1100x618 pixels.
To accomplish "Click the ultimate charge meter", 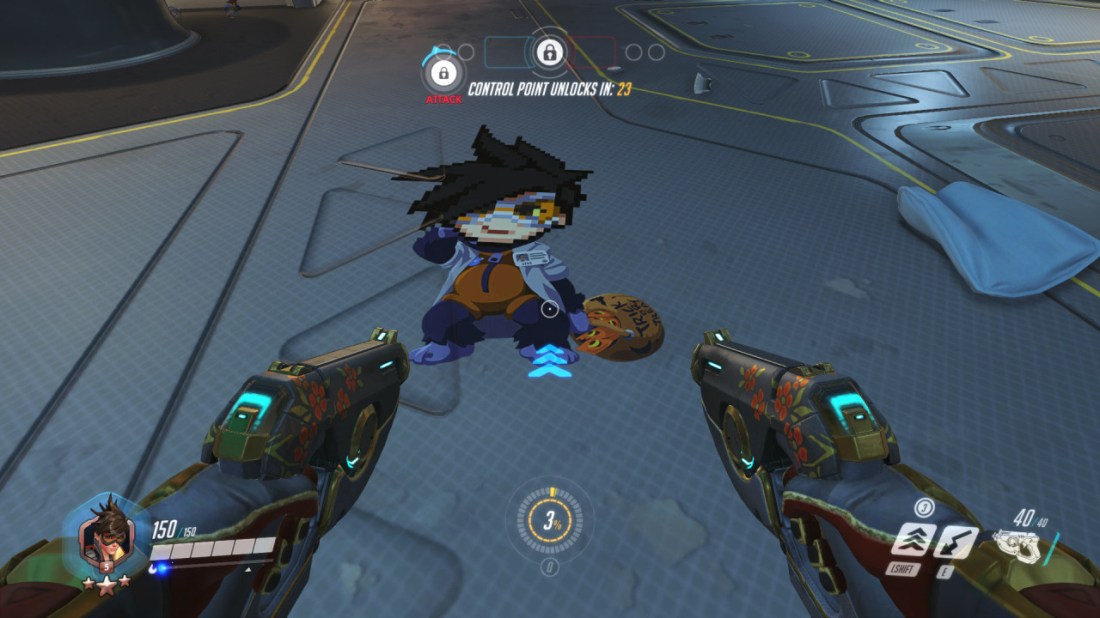I will (549, 520).
